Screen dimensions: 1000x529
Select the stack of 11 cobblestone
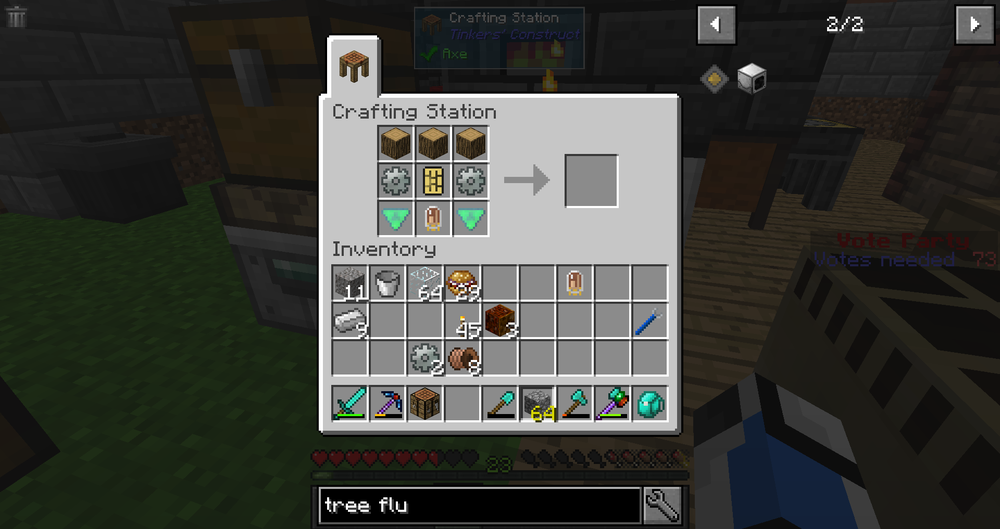coord(350,284)
